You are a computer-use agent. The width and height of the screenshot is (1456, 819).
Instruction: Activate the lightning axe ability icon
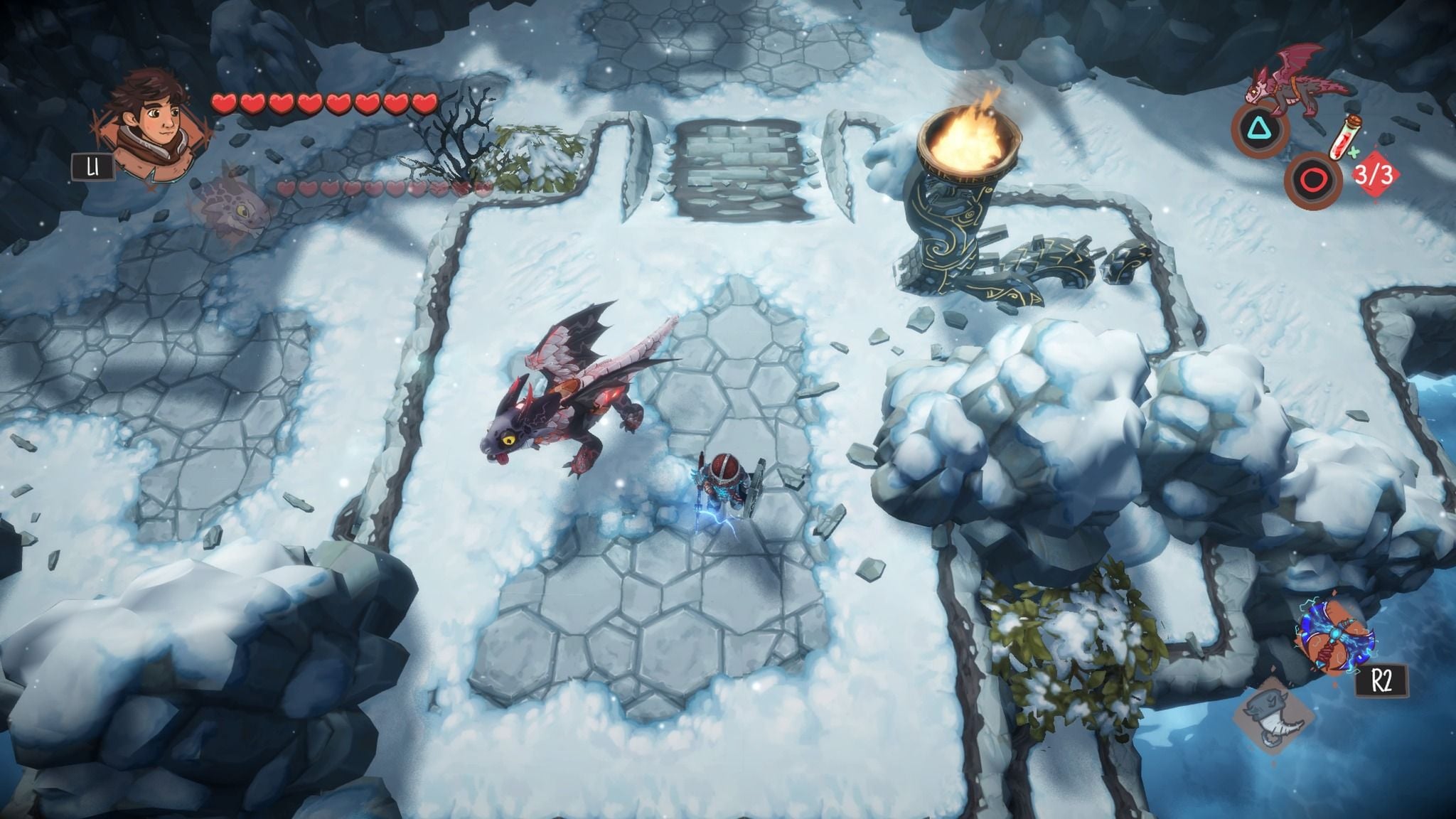pos(1334,636)
